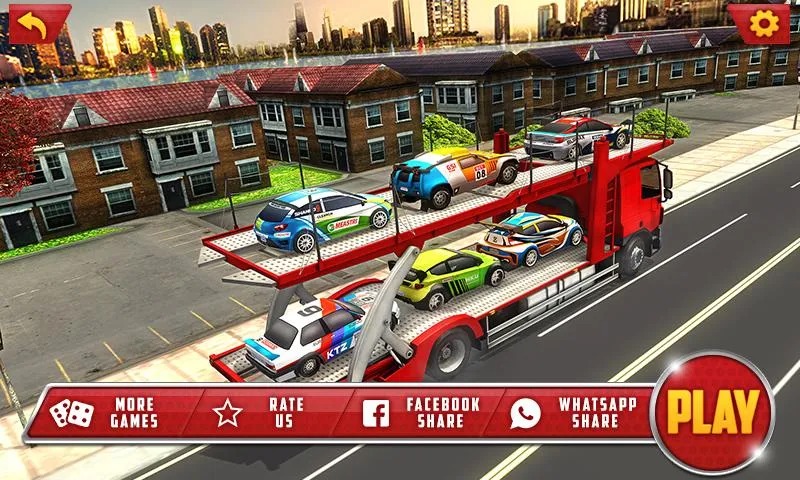Image resolution: width=800 pixels, height=480 pixels.
Task: Start the game with the PLAY button
Action: [712, 412]
